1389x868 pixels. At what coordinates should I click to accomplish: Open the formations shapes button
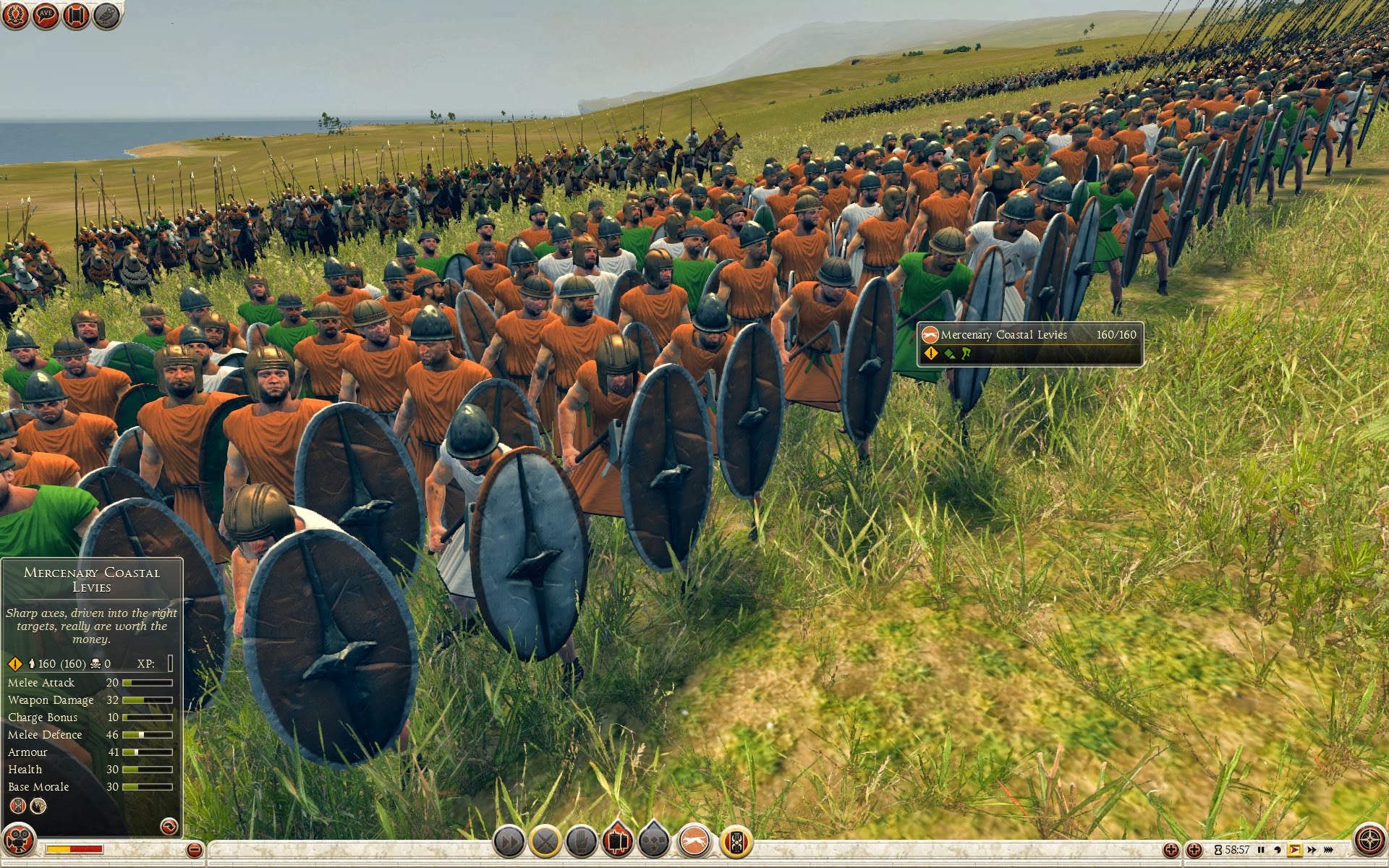pos(654,842)
